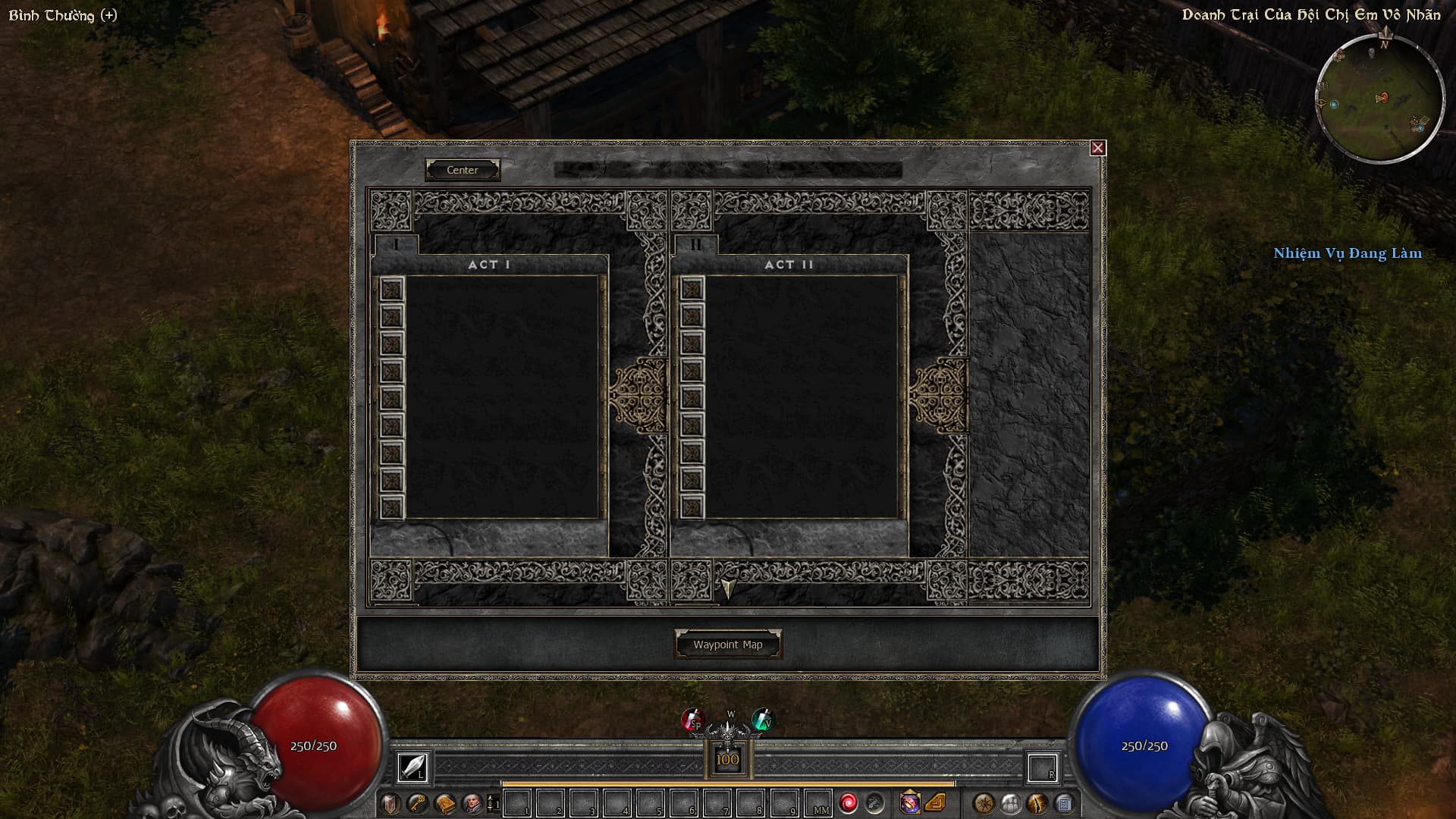Open the party members icon
This screenshot has width=1456, height=819.
point(1010,803)
